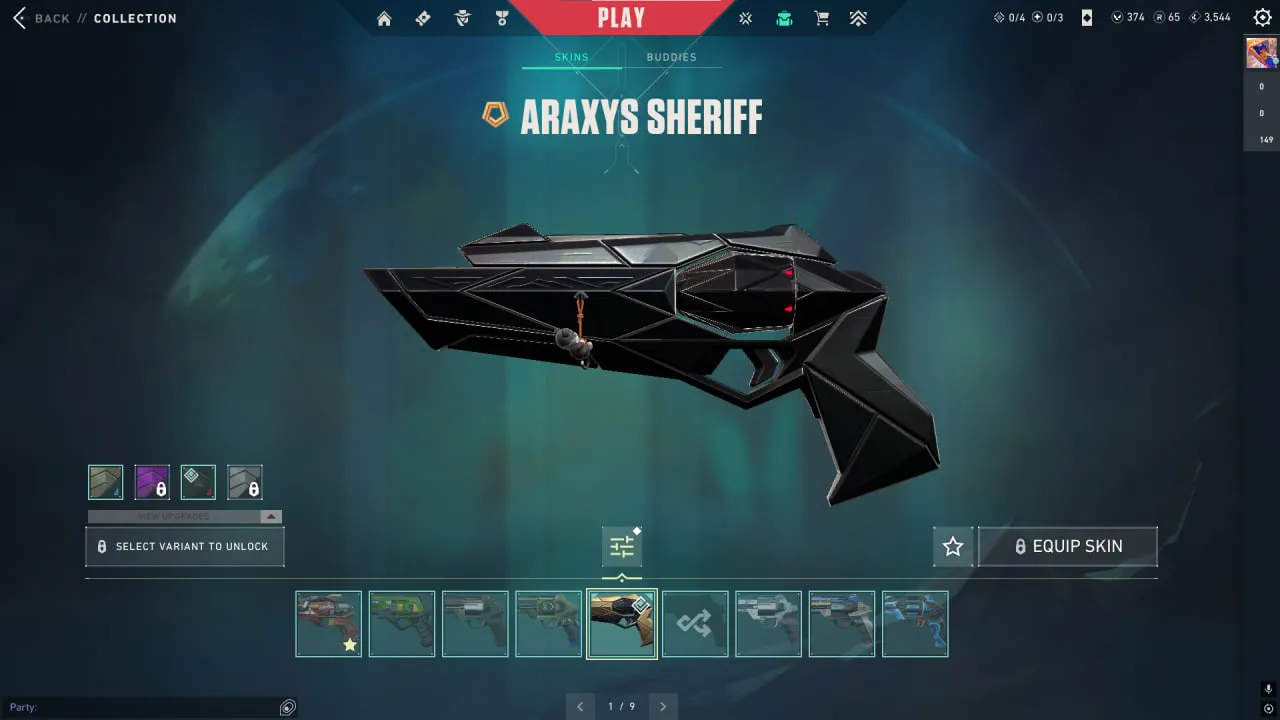Go to previous skin page arrow
This screenshot has width=1280, height=720.
pos(581,706)
